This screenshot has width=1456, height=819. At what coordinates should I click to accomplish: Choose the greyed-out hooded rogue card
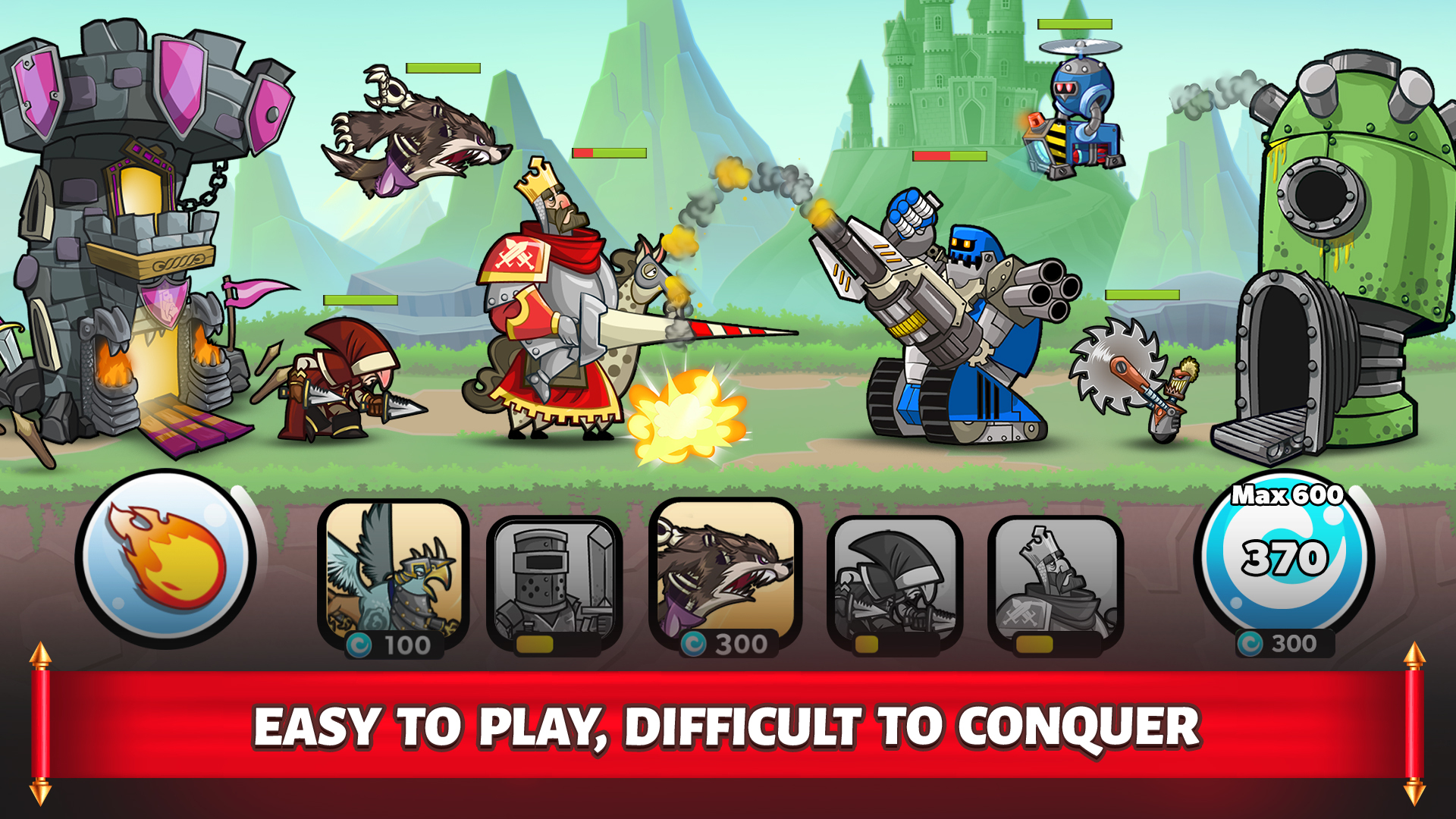(895, 582)
